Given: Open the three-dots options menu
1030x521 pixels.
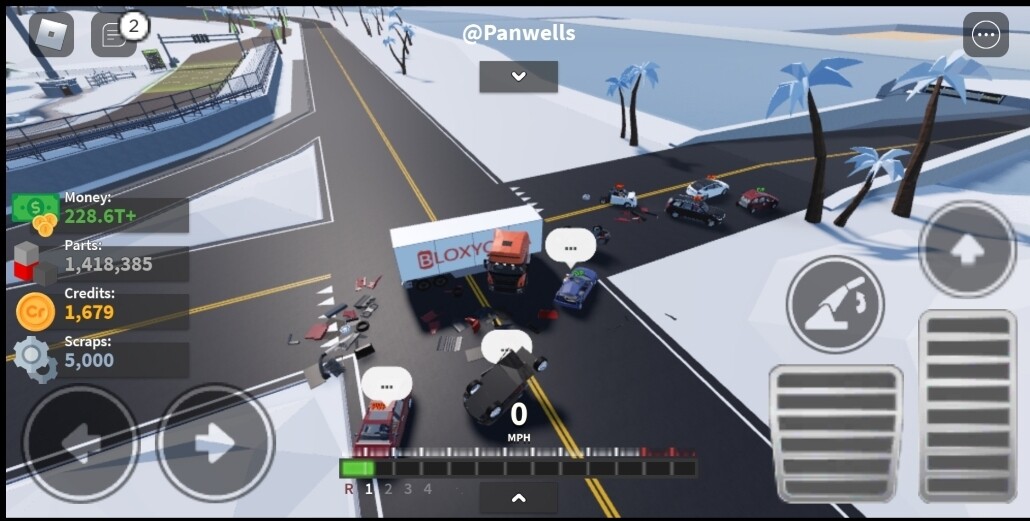Looking at the screenshot, I should pos(985,35).
